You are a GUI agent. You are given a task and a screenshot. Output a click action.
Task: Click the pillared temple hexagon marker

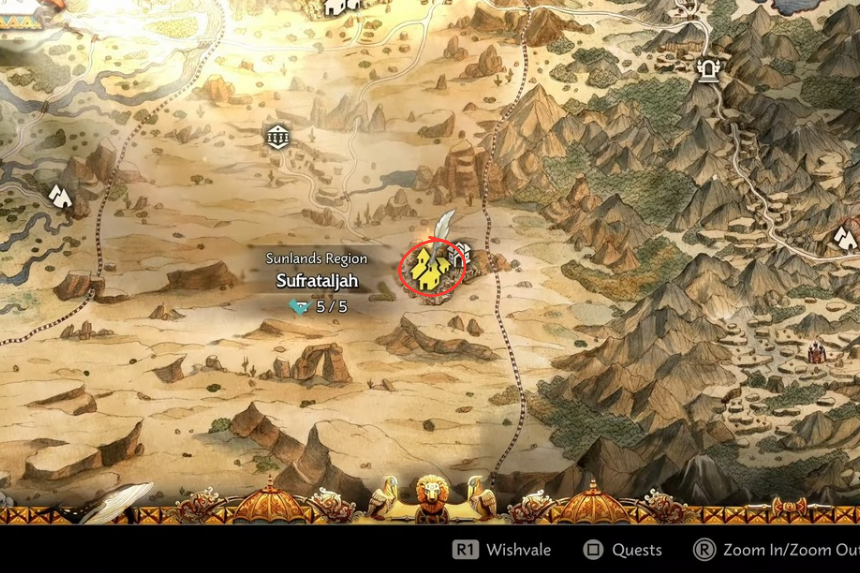coord(277,136)
